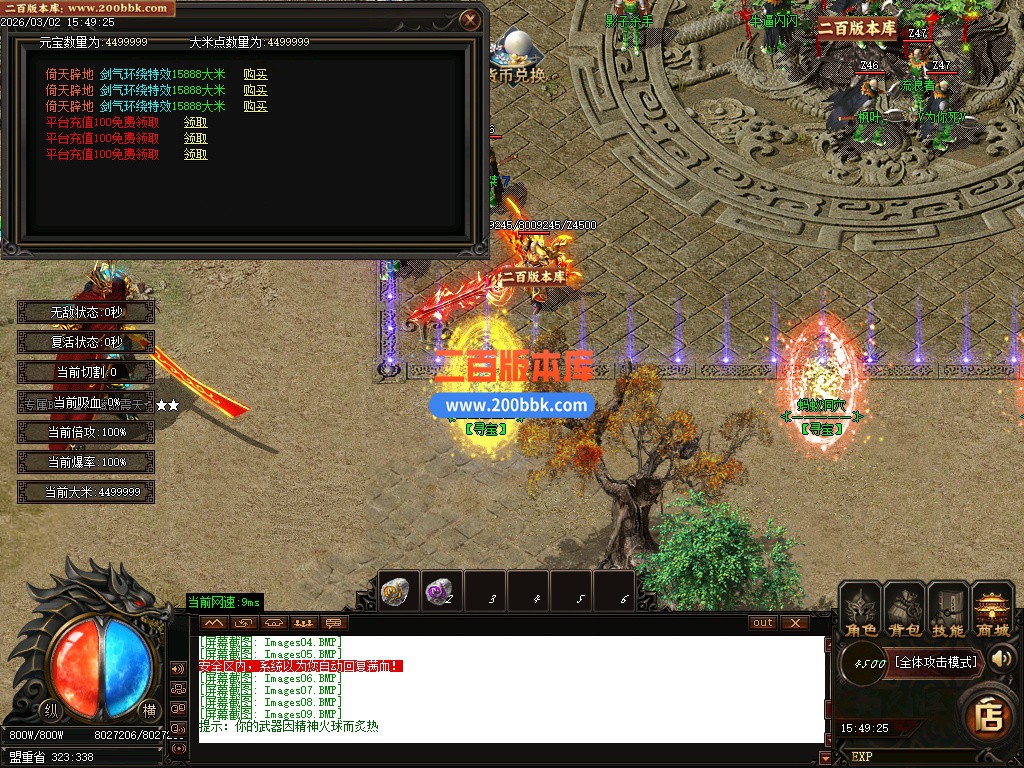Open the 商城 mall
This screenshot has height=768, width=1024.
(992, 610)
